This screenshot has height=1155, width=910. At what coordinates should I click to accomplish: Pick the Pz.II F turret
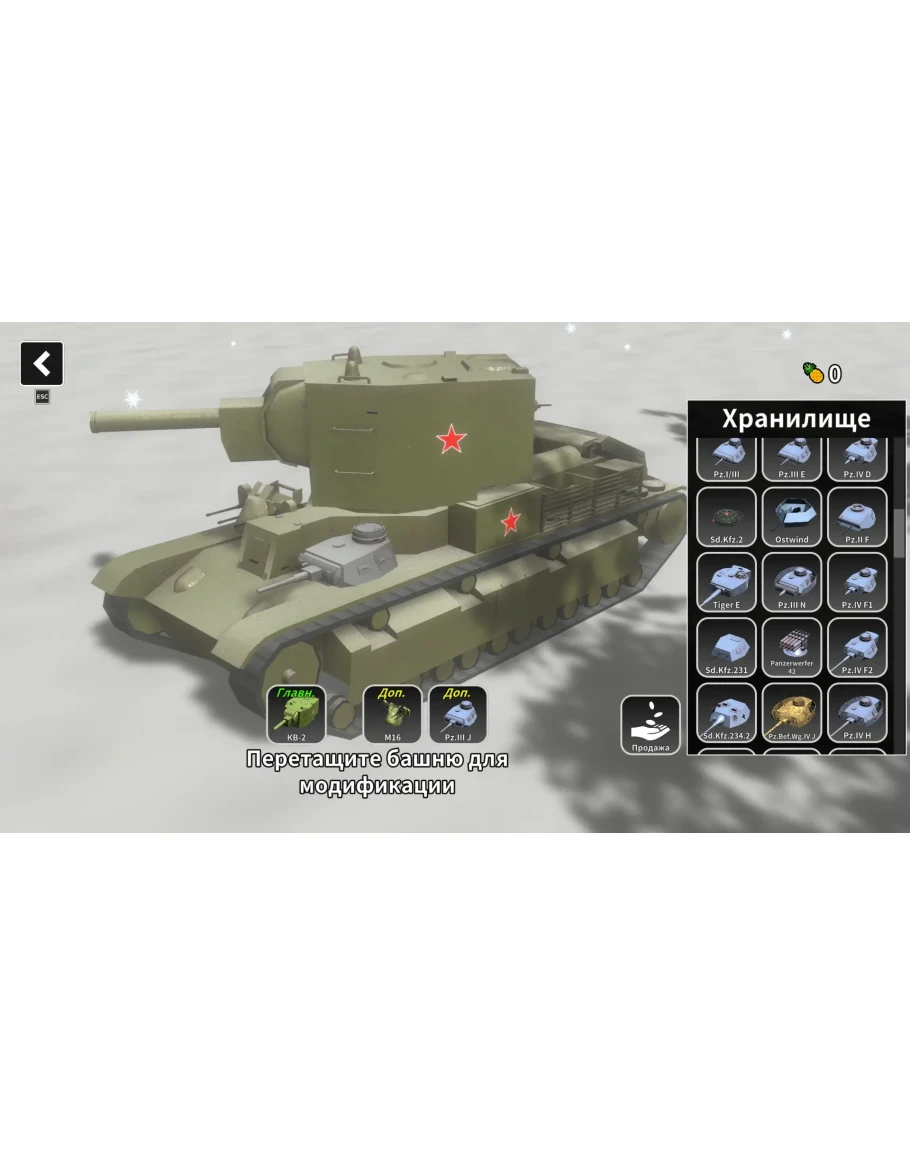click(x=857, y=516)
